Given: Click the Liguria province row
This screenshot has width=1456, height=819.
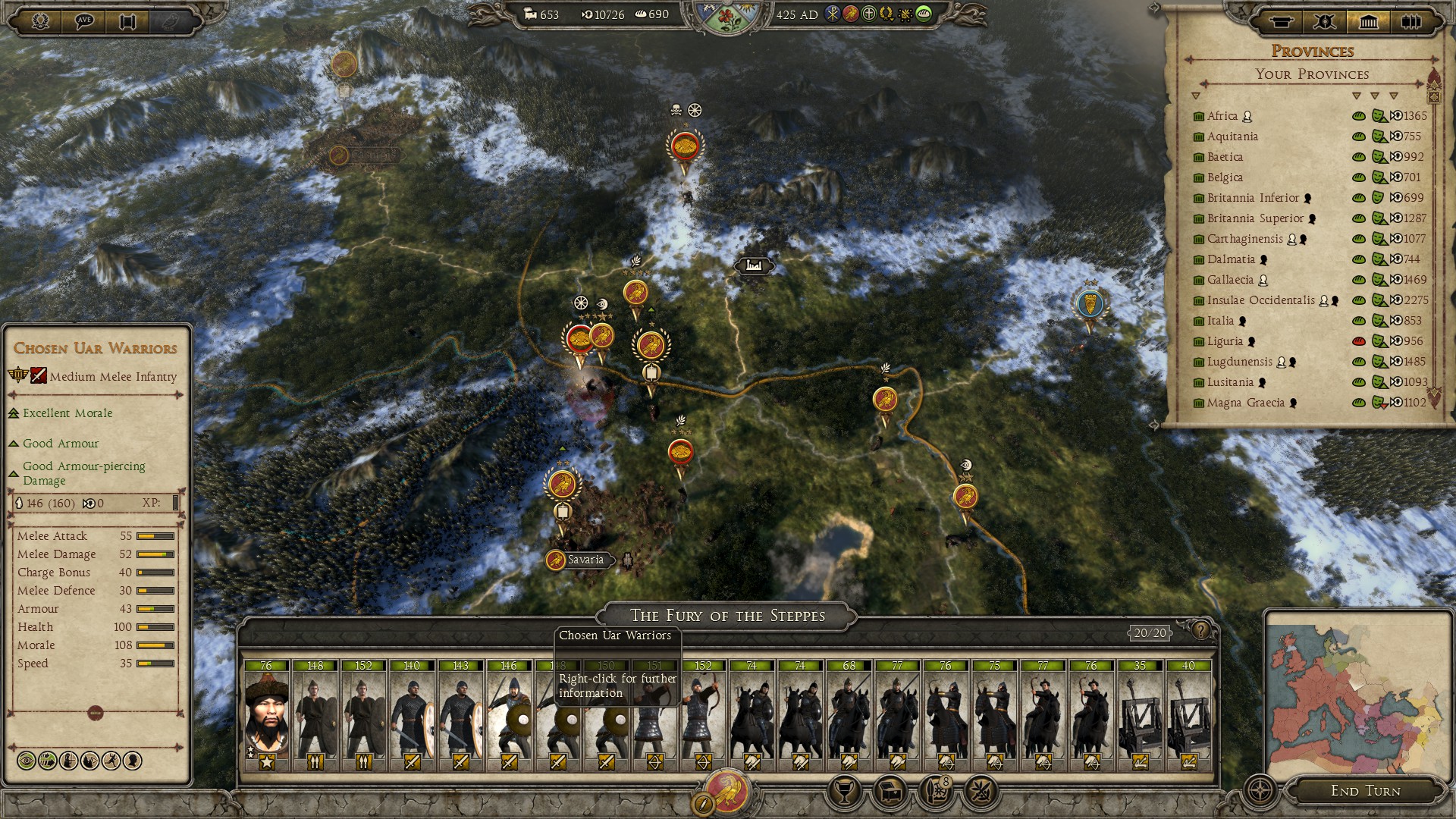Looking at the screenshot, I should (1225, 341).
